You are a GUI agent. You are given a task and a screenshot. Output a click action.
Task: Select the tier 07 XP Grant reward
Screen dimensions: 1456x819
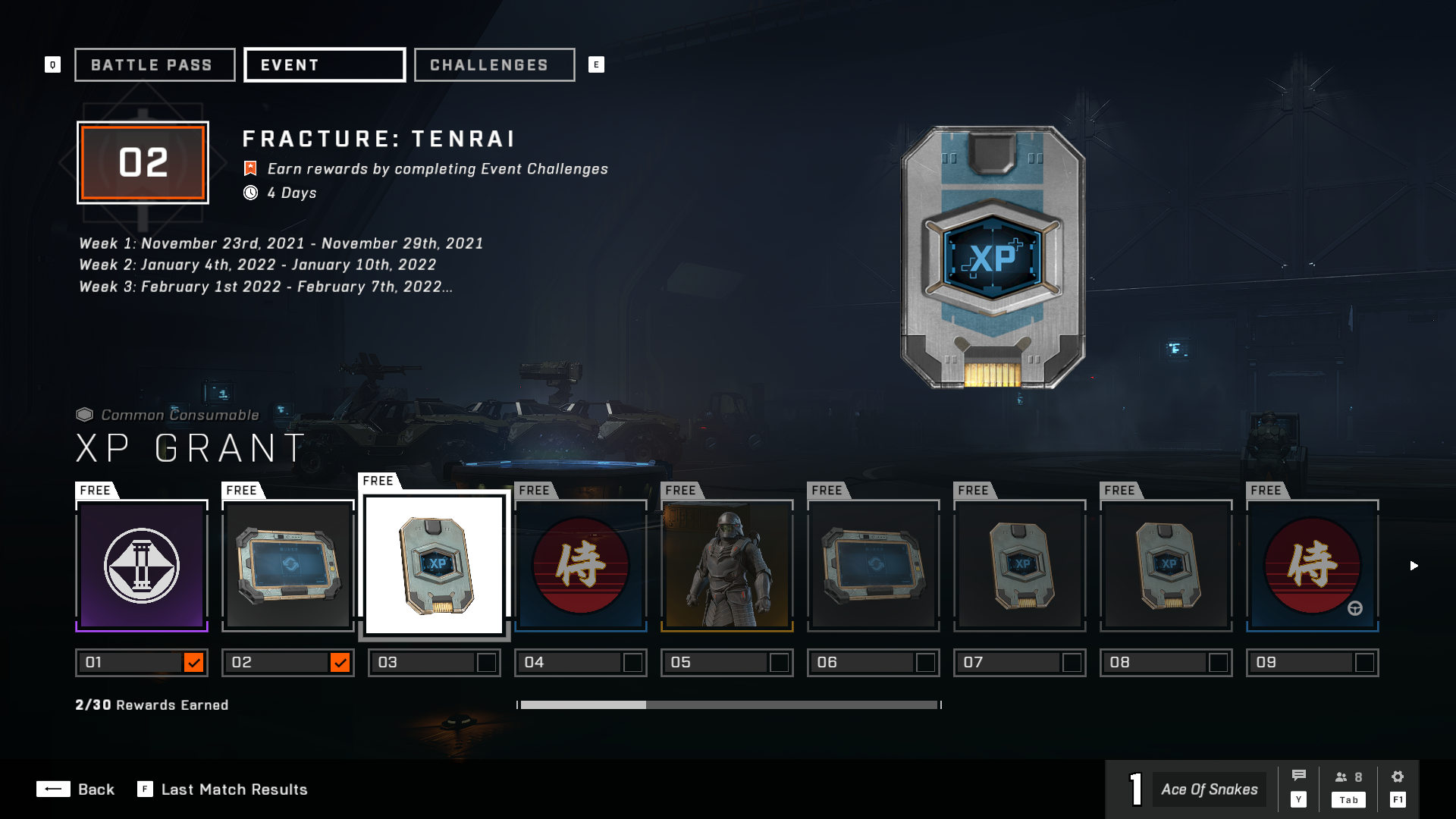coord(1020,566)
